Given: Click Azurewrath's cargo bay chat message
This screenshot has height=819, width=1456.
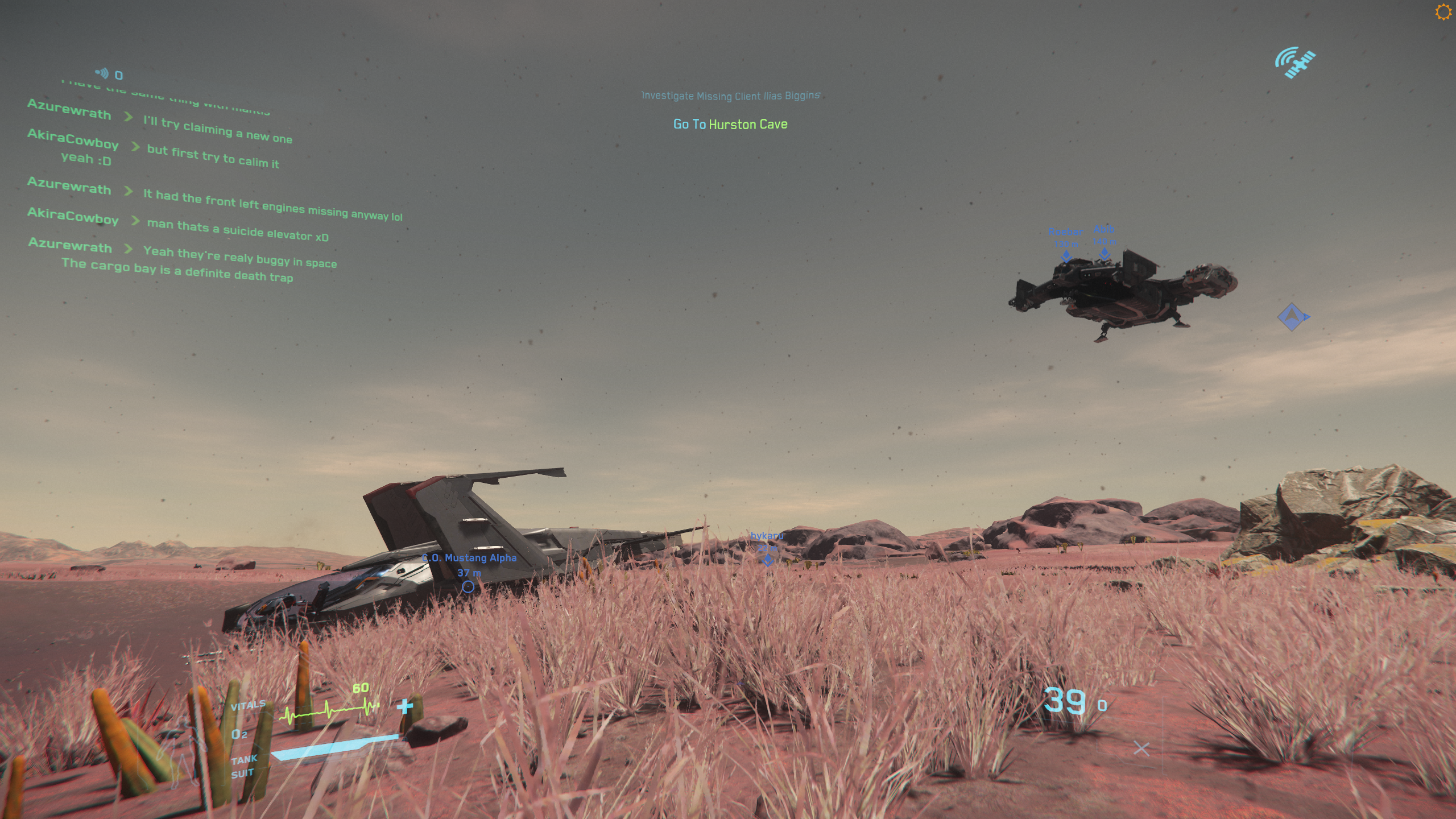Looking at the screenshot, I should coord(177,271).
